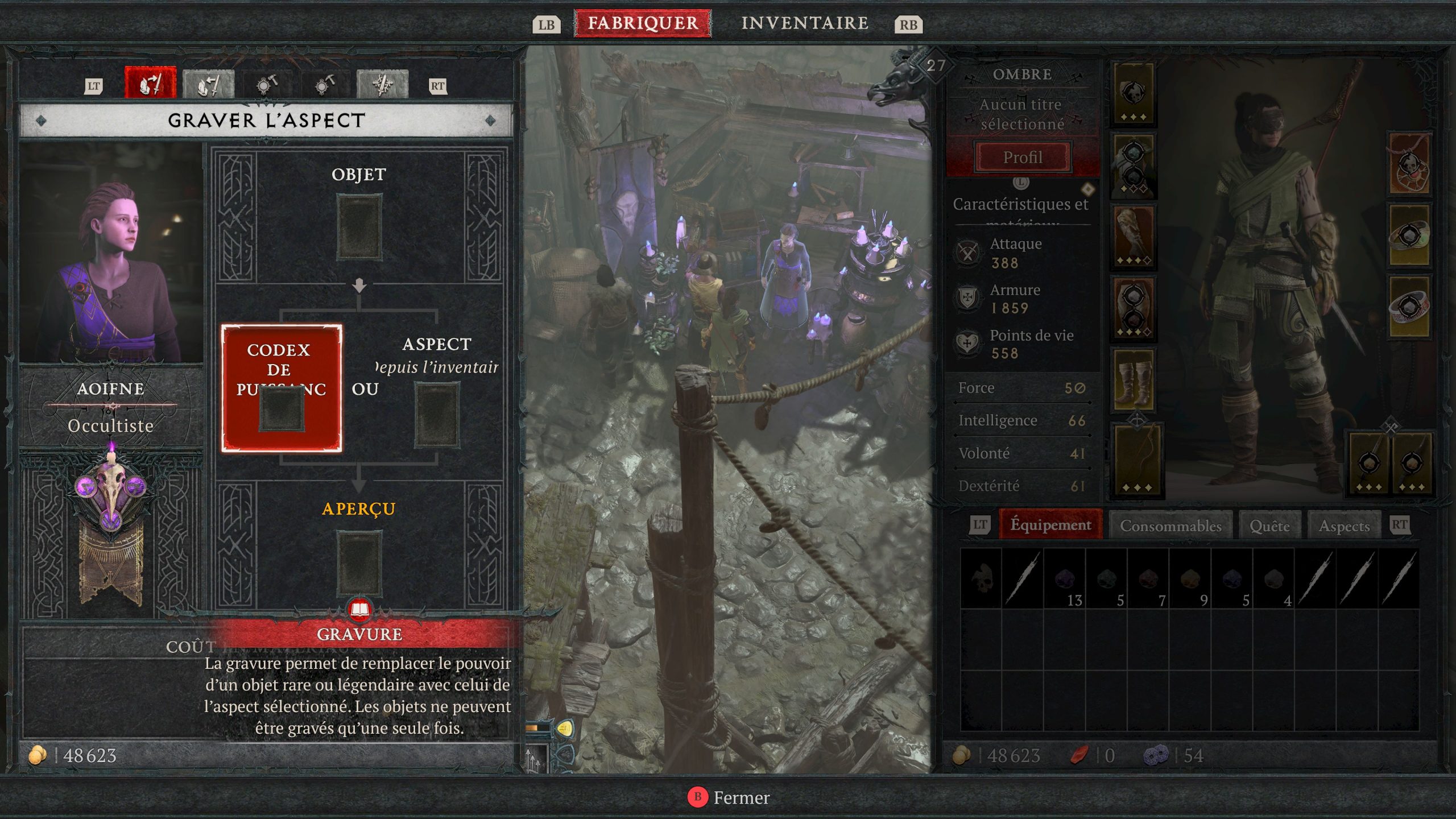
Task: Open the Profil button
Action: [1023, 157]
